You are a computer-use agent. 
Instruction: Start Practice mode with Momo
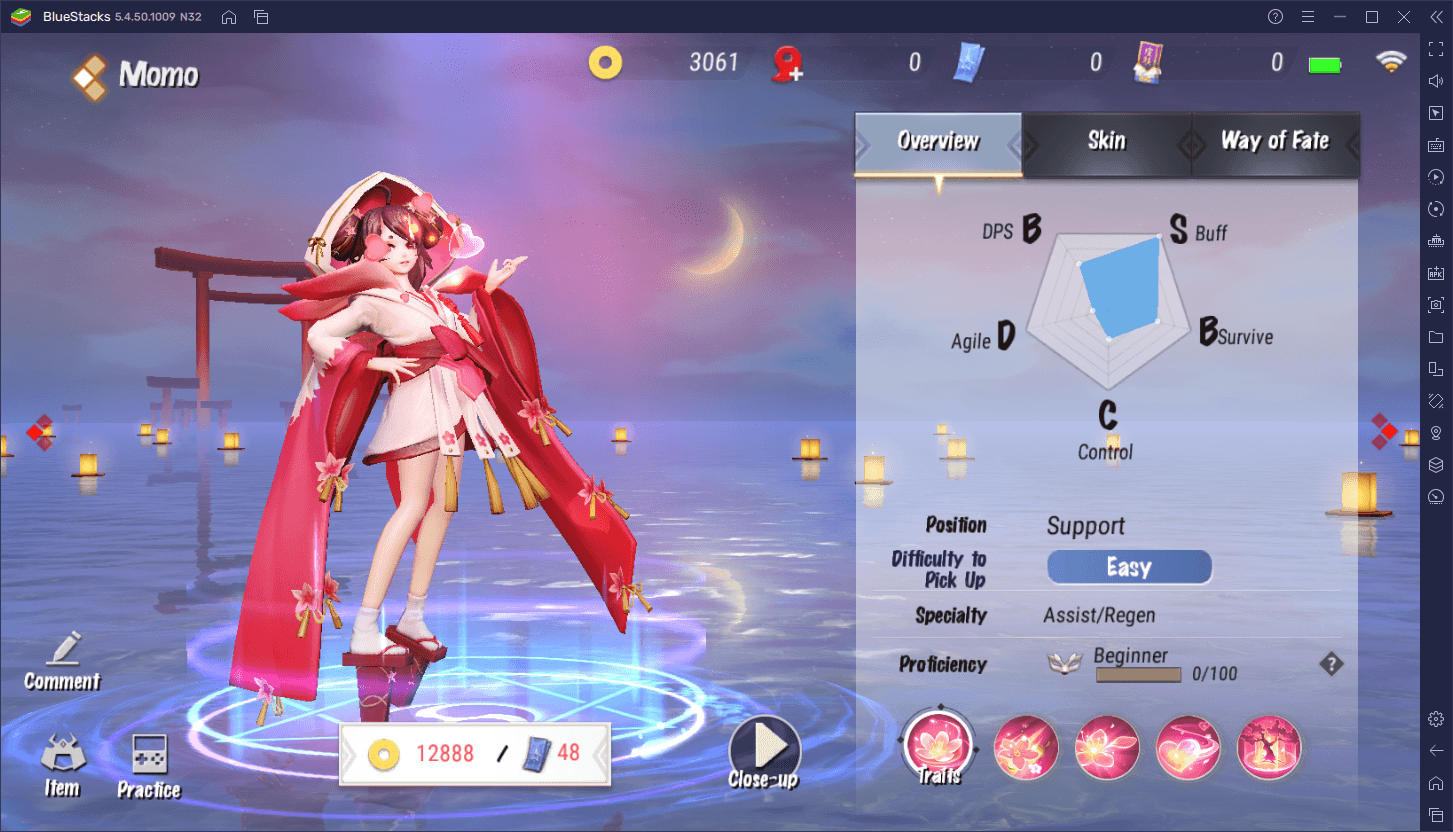149,768
